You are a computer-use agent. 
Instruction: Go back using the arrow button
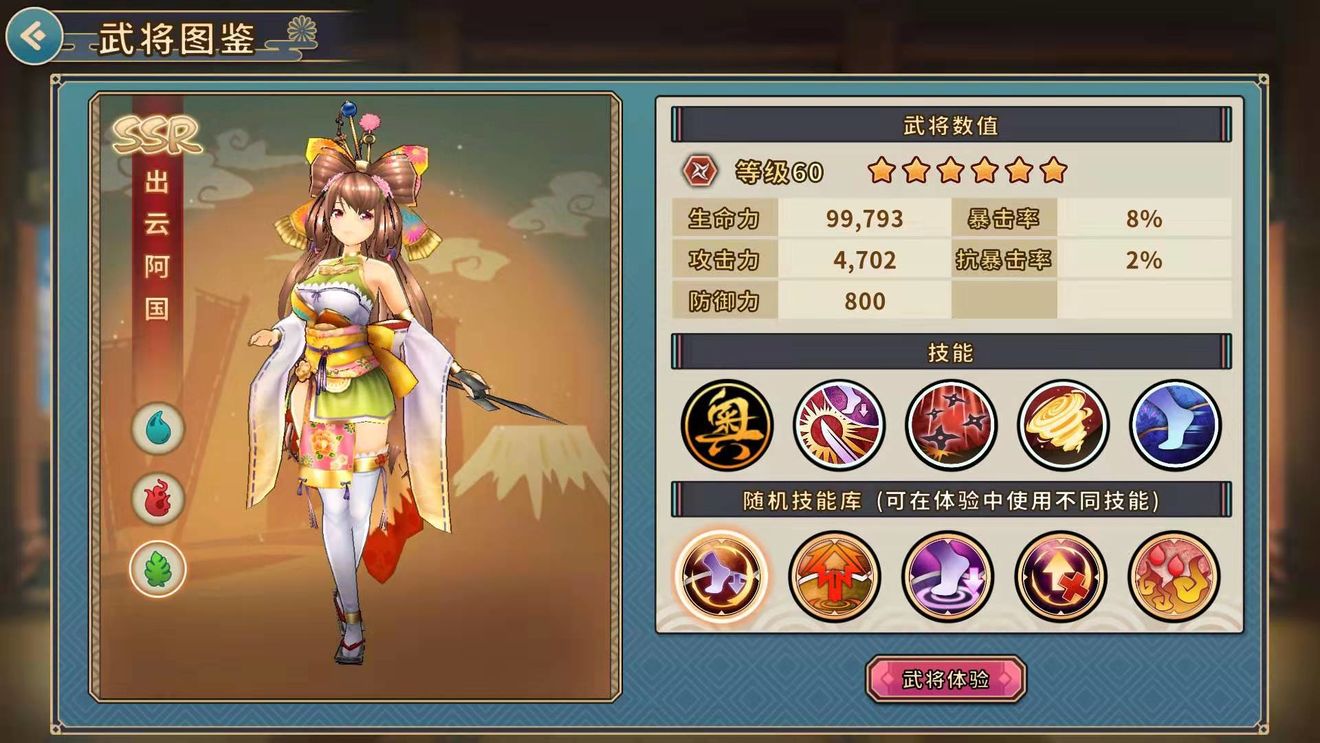pos(33,37)
